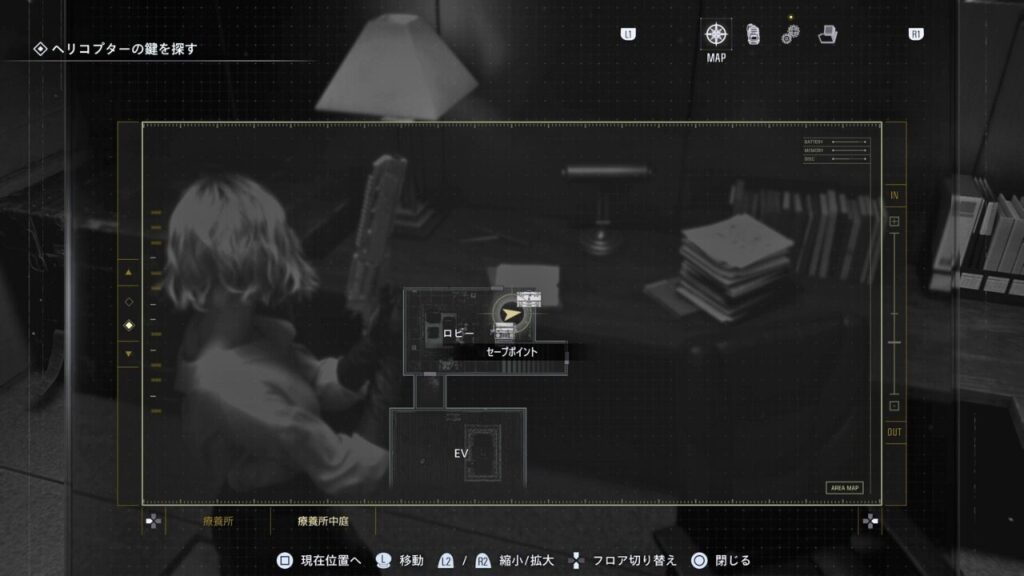Click the zoom OUT minus button
Image resolution: width=1024 pixels, height=576 pixels.
(x=894, y=406)
